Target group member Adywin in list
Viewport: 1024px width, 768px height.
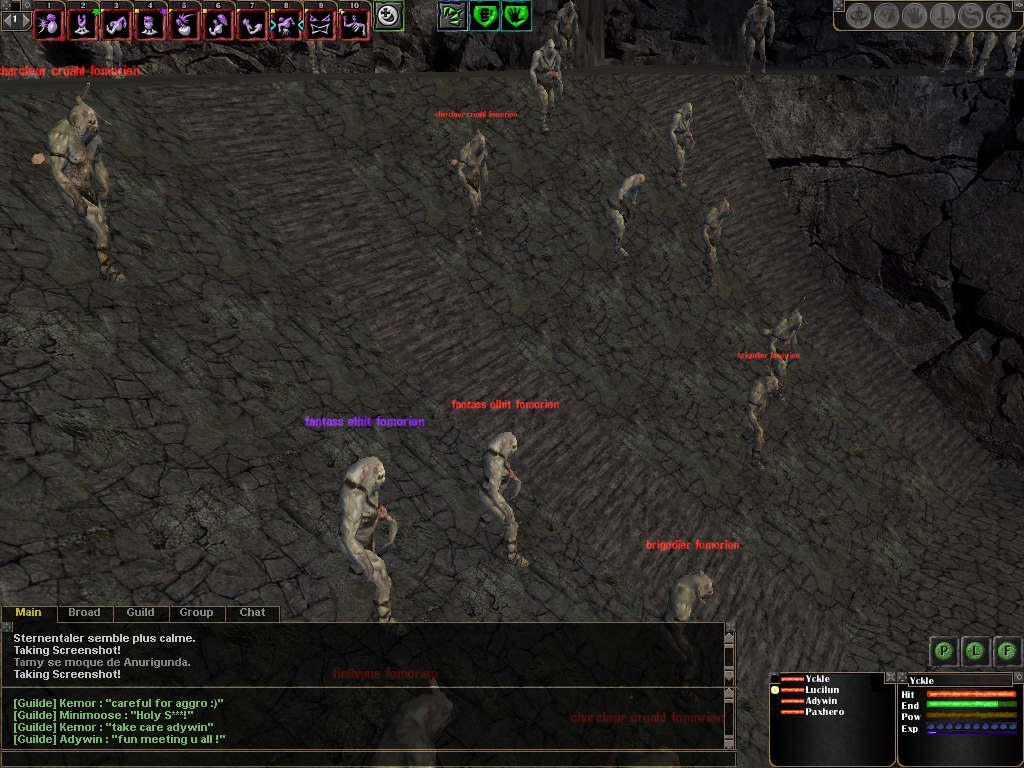click(820, 701)
